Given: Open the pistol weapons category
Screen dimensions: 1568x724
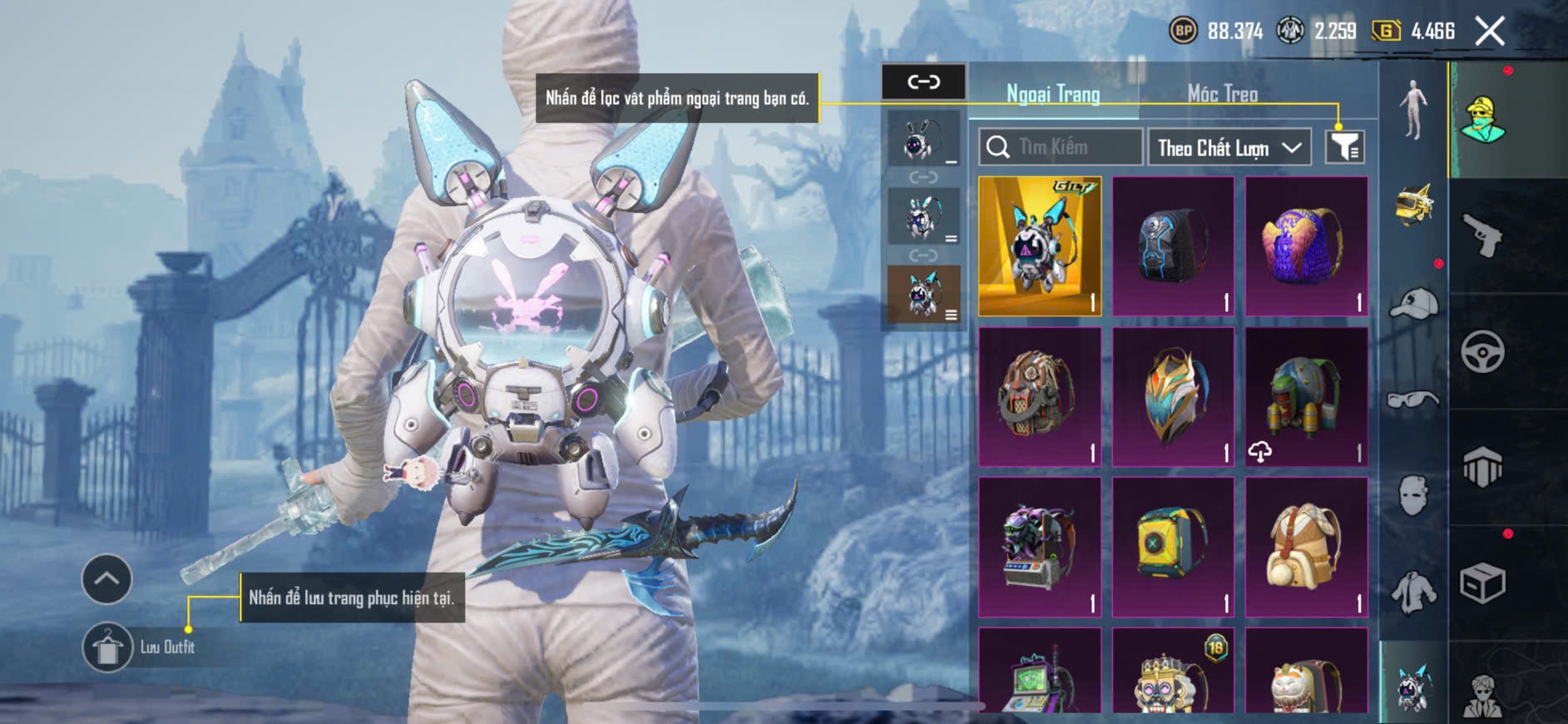Looking at the screenshot, I should [1482, 236].
